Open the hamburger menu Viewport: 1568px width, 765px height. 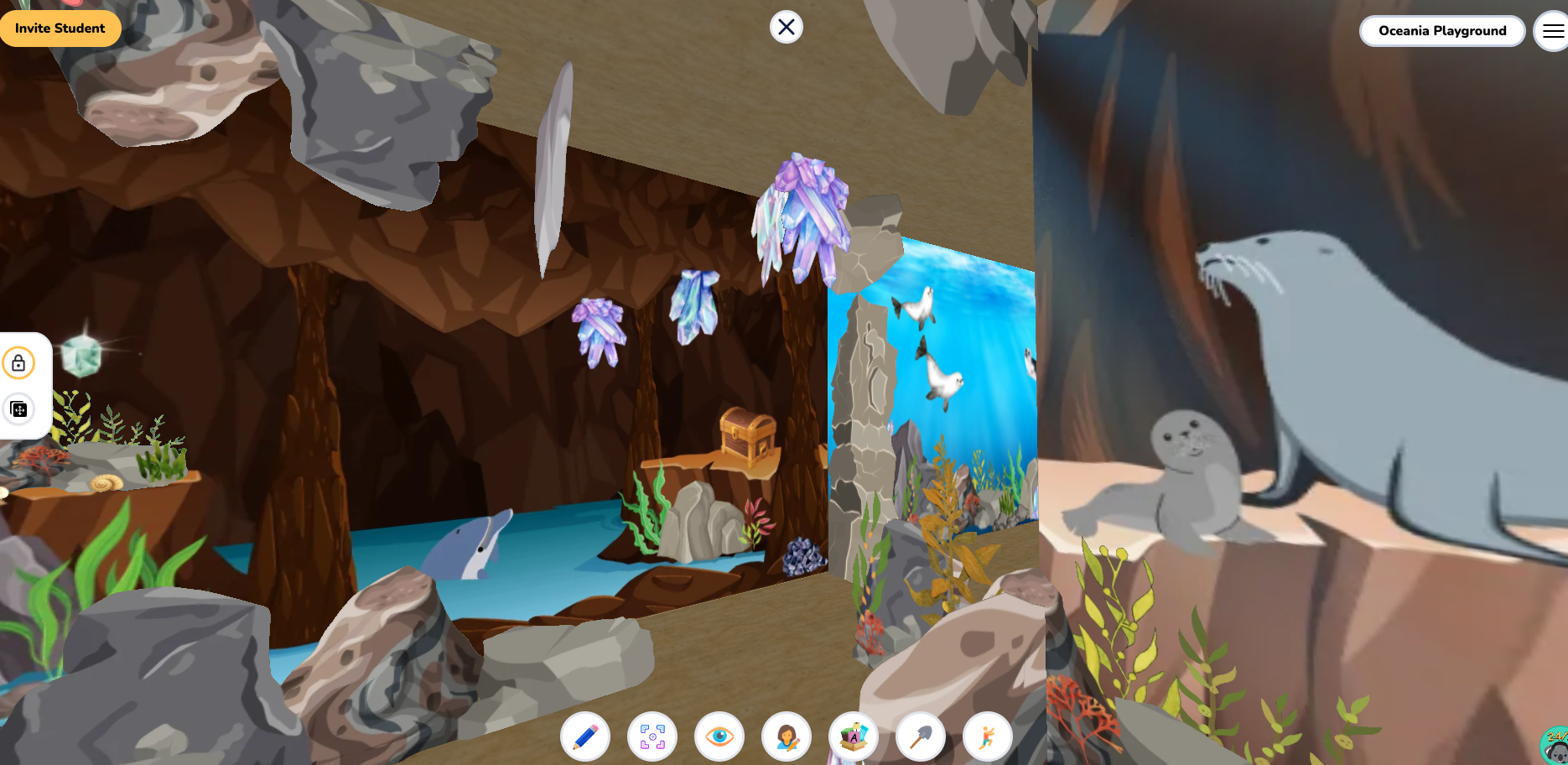1551,30
